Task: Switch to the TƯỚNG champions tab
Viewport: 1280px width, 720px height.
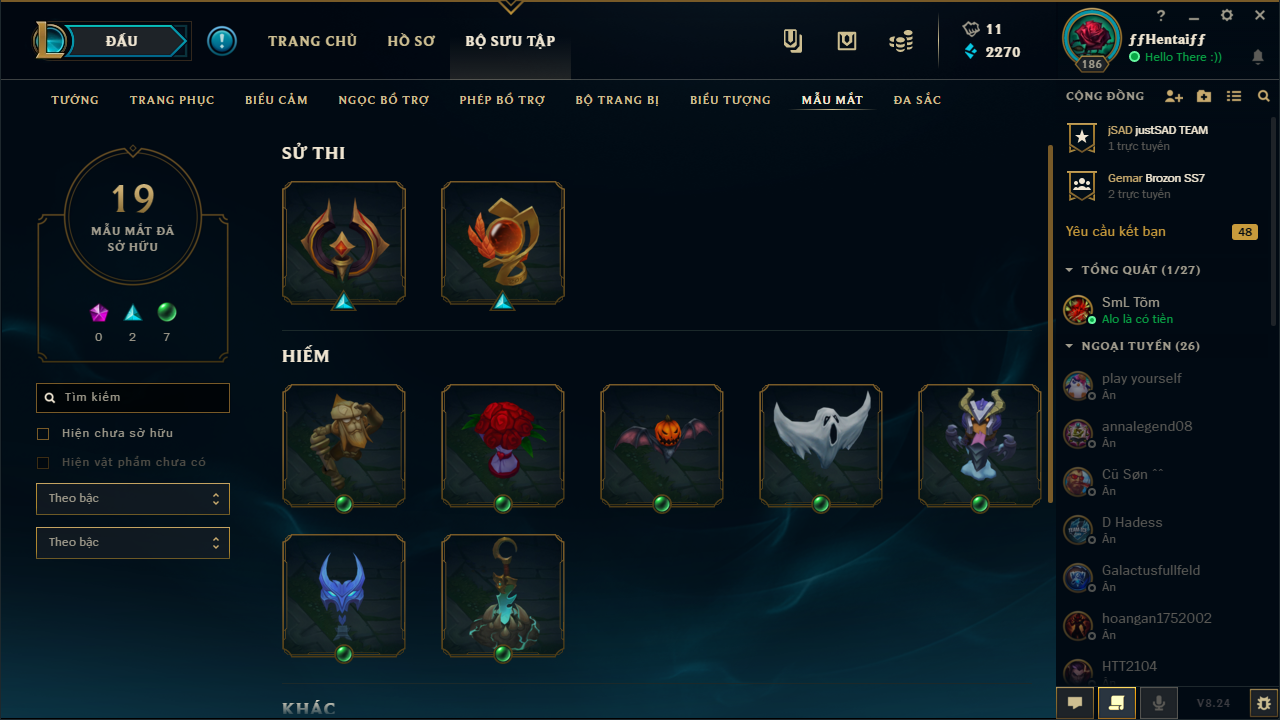Action: click(x=75, y=100)
